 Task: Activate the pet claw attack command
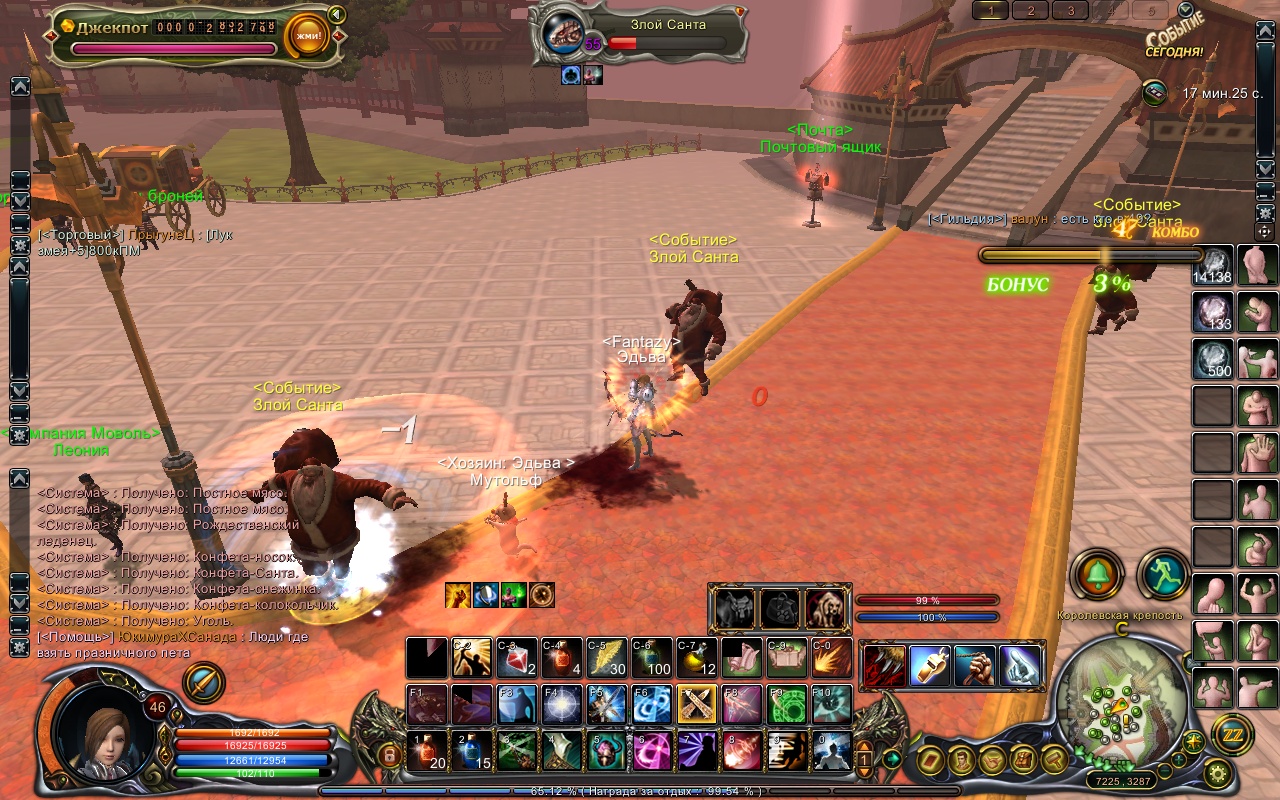[885, 666]
